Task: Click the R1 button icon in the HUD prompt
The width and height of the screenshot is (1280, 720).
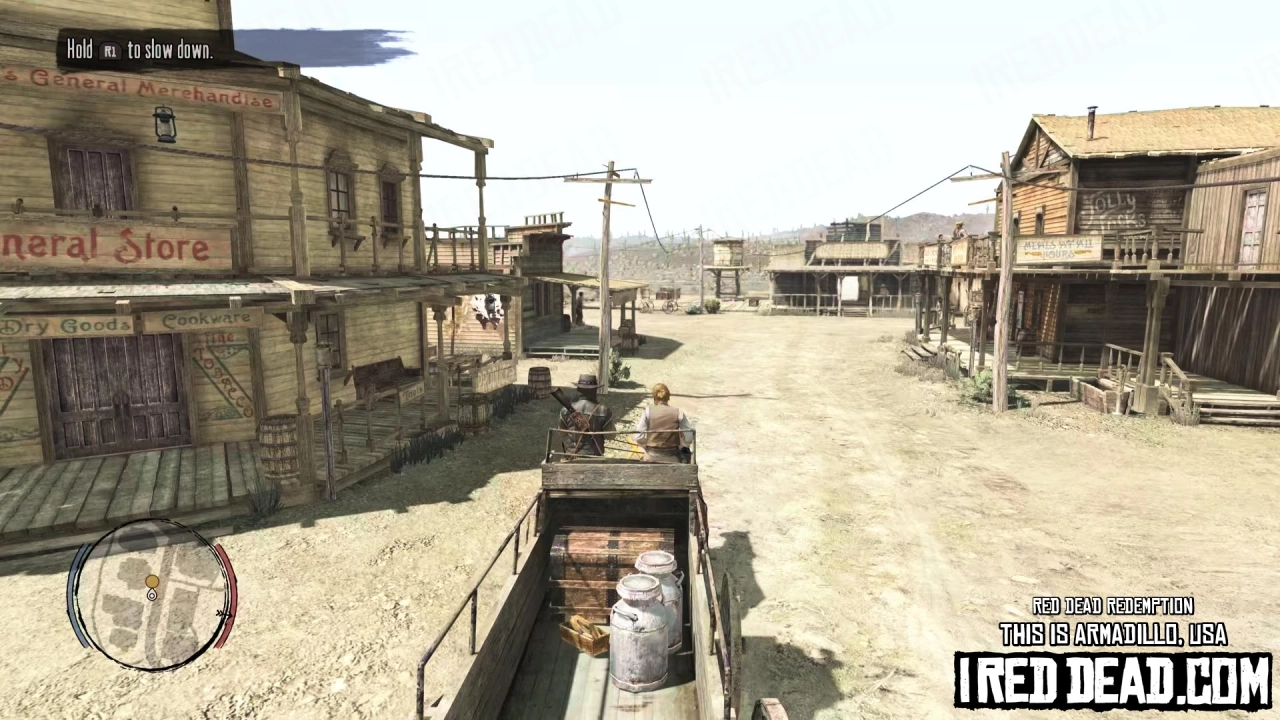Action: 110,51
